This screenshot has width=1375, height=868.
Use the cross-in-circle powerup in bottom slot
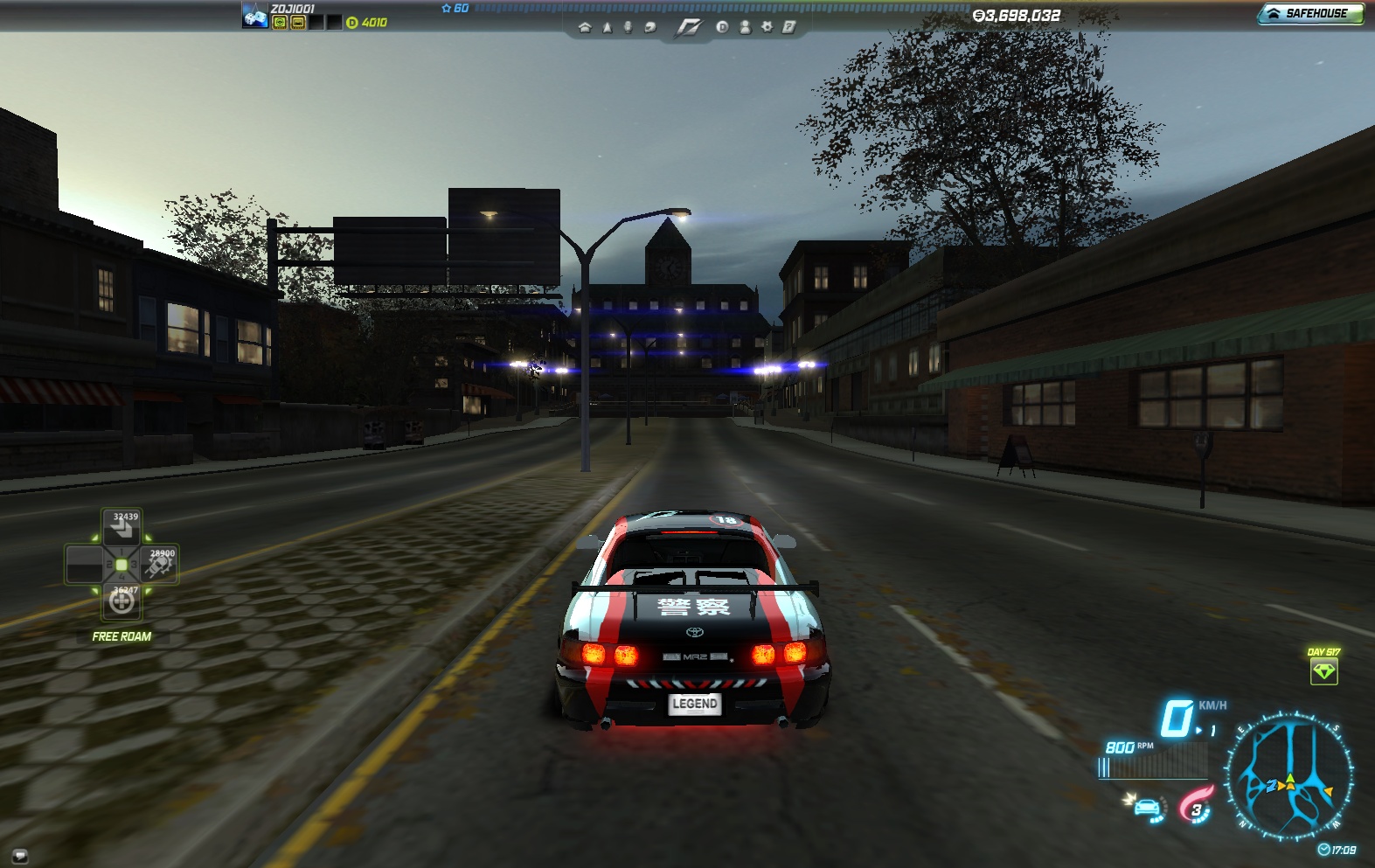pyautogui.click(x=122, y=601)
